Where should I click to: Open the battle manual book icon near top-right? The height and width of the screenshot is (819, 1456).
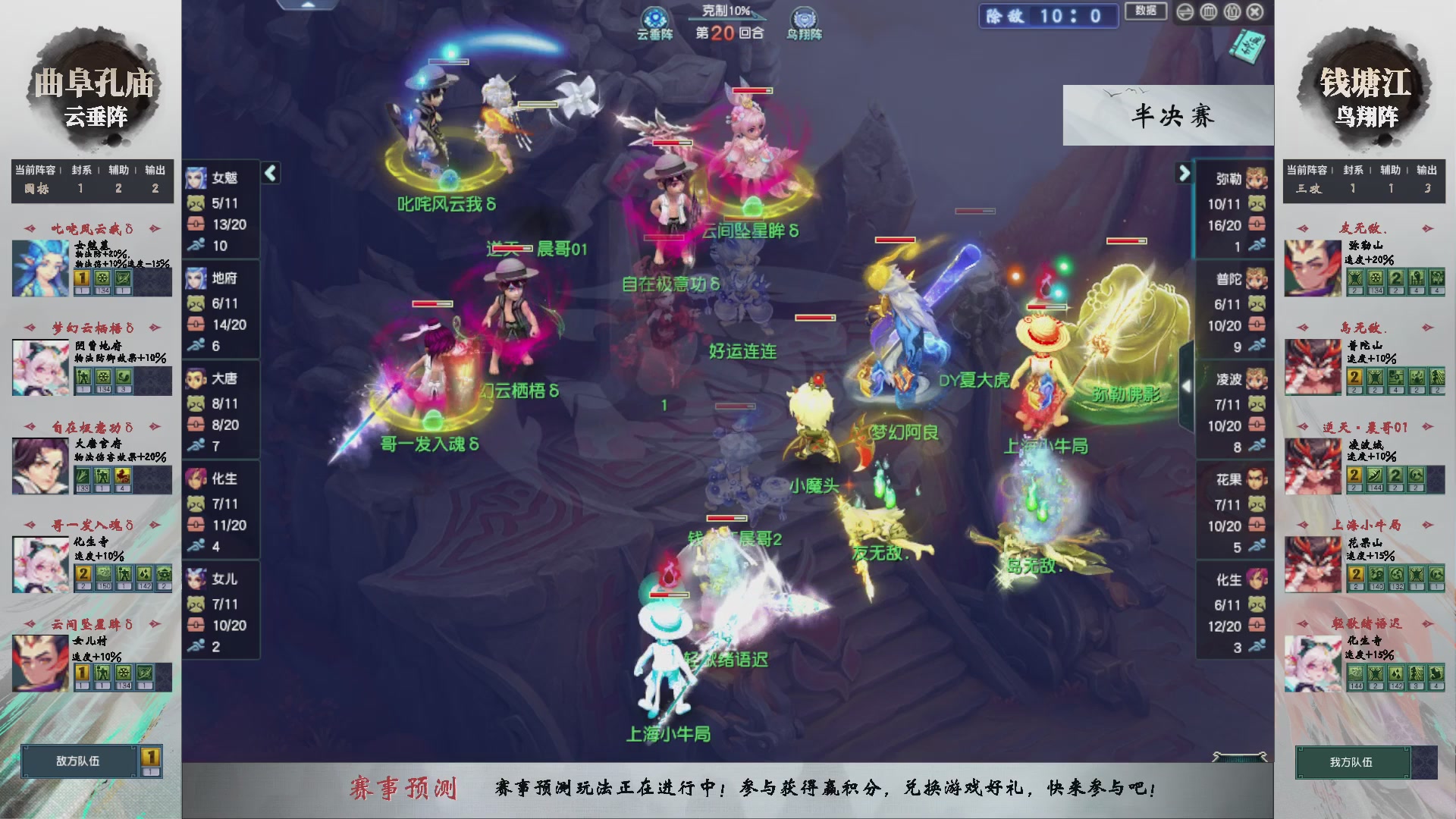click(x=1247, y=44)
